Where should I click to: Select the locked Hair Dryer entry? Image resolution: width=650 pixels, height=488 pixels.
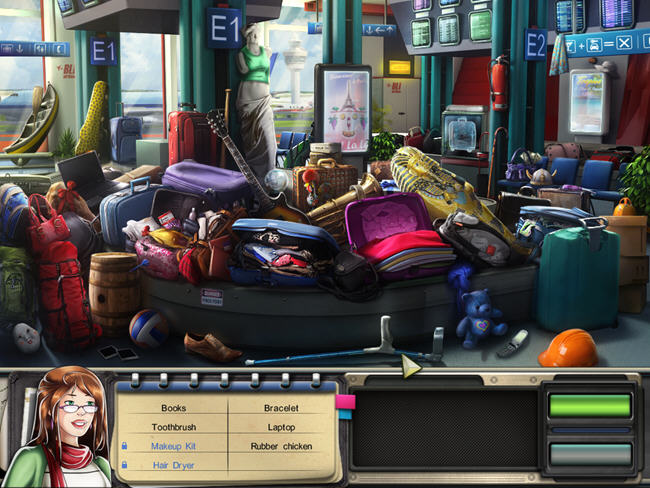pyautogui.click(x=173, y=465)
